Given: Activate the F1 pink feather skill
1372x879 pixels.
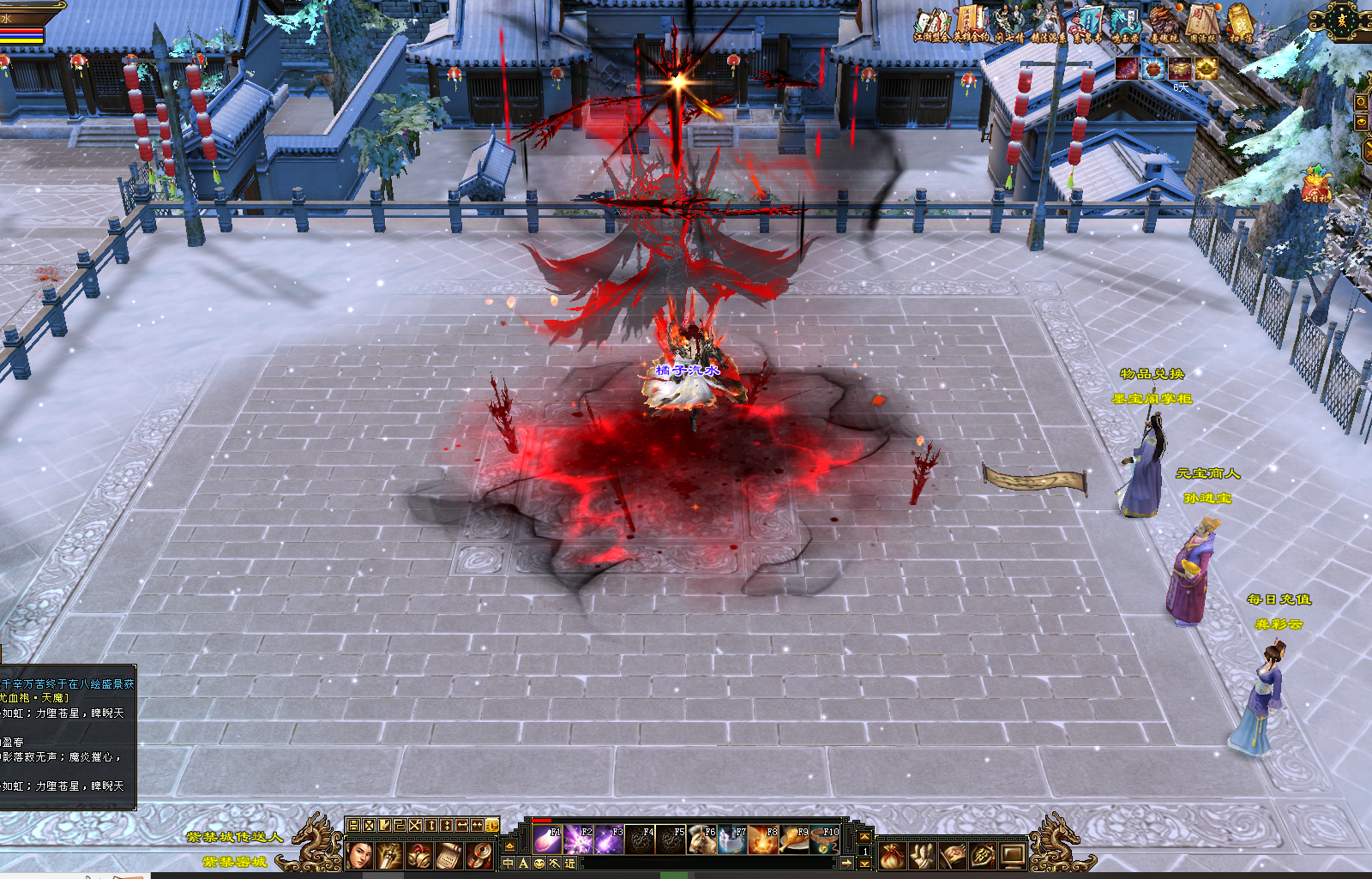Looking at the screenshot, I should pos(546,840).
